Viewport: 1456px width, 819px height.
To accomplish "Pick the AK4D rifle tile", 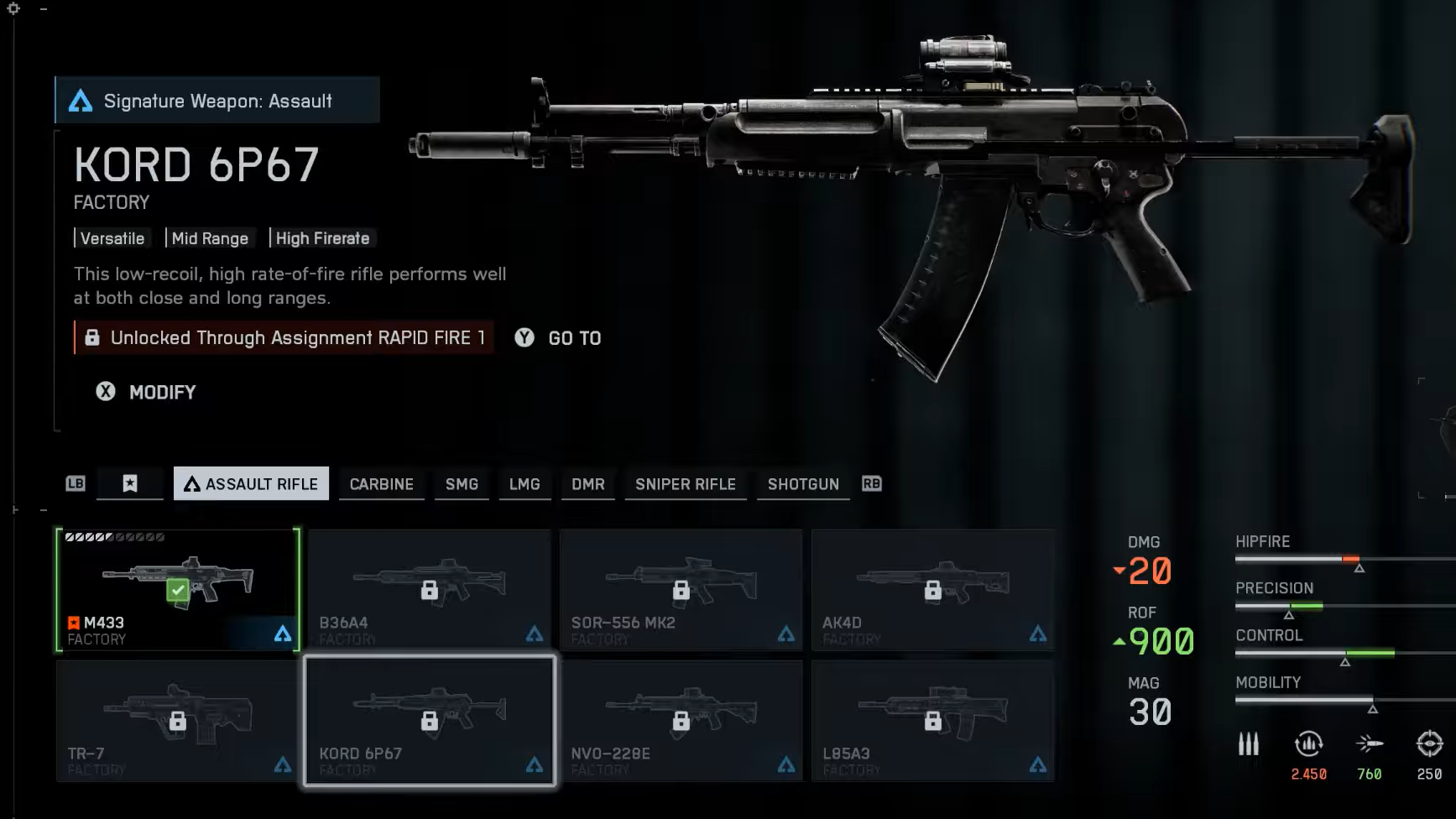I will coord(932,589).
